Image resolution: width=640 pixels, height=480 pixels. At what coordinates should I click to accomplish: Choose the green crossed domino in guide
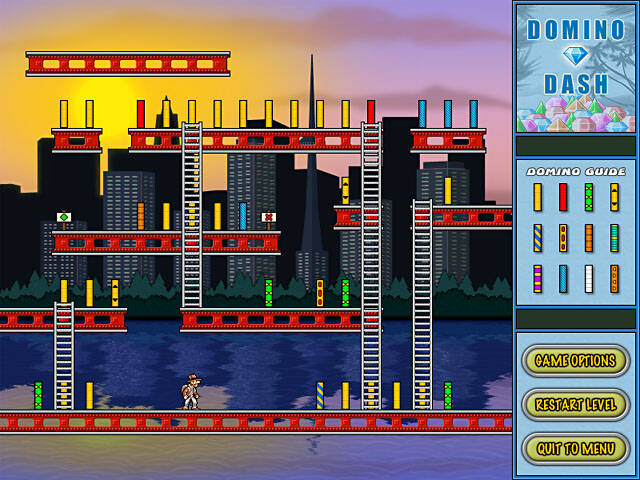click(589, 197)
